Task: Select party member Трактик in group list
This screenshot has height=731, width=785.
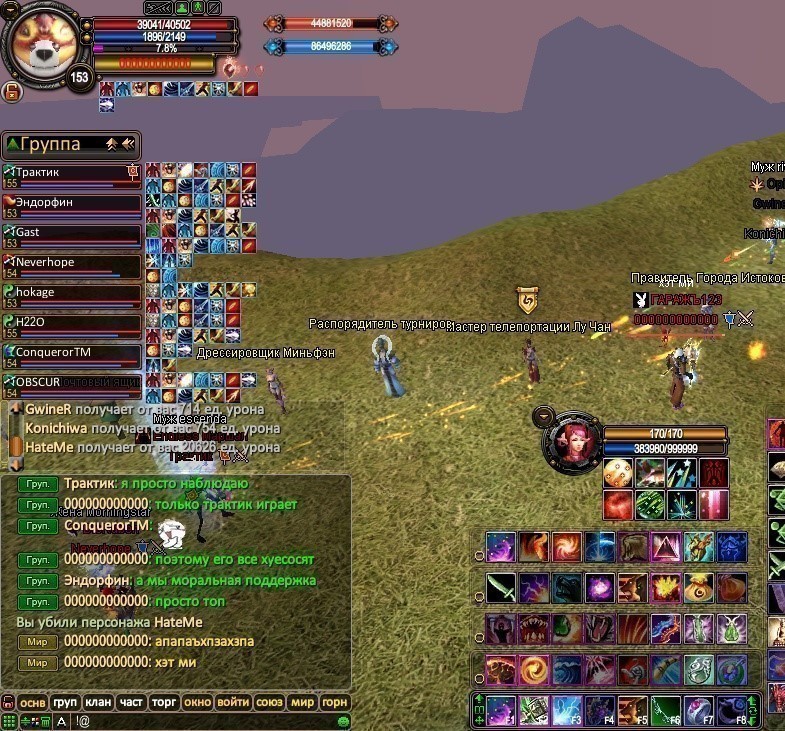Action: 72,173
